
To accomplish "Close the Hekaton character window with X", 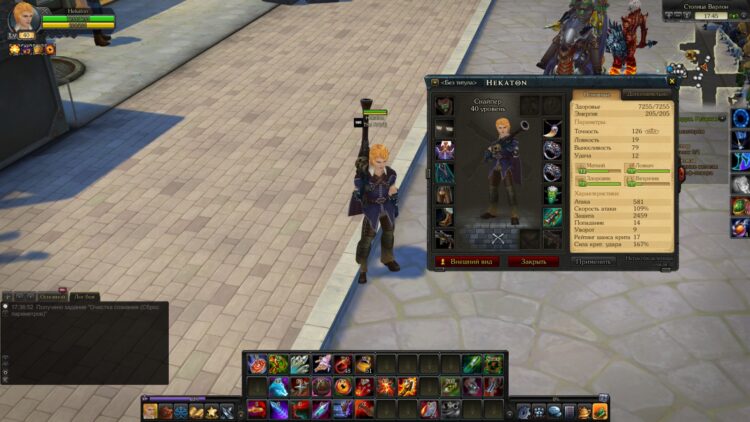I will click(669, 82).
